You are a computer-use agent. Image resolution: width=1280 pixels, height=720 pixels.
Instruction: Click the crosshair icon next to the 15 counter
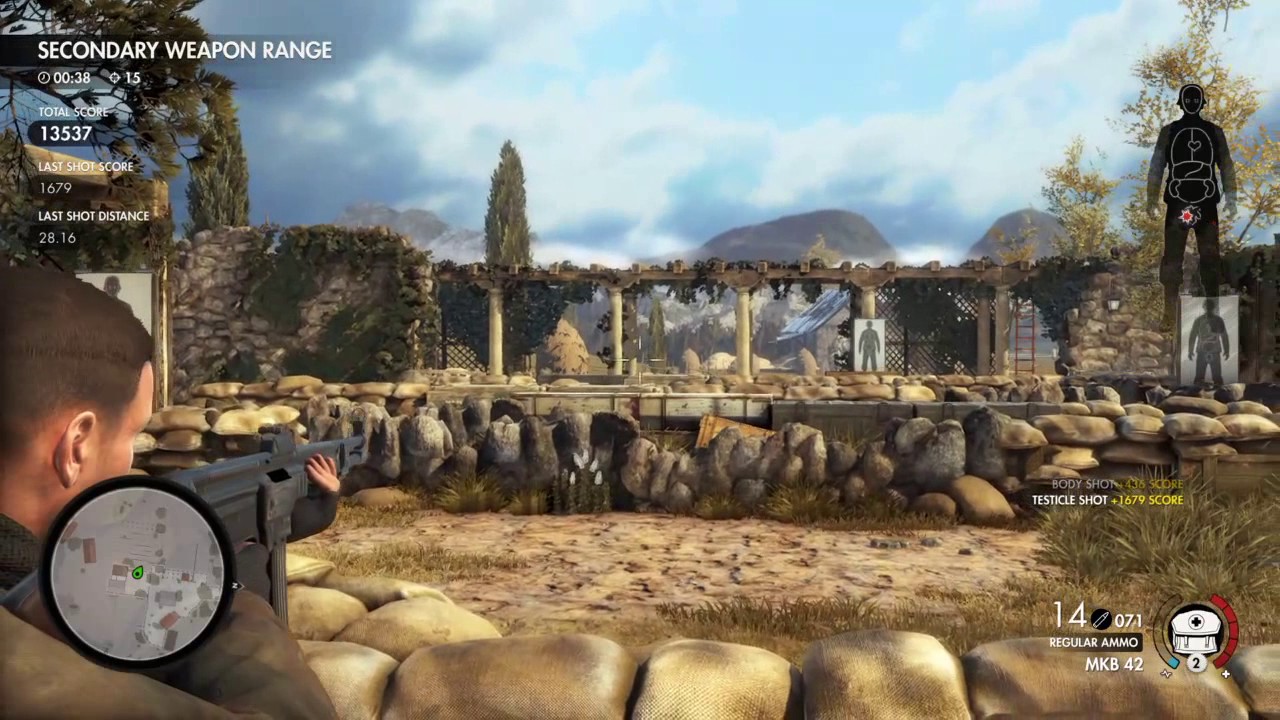coord(114,78)
